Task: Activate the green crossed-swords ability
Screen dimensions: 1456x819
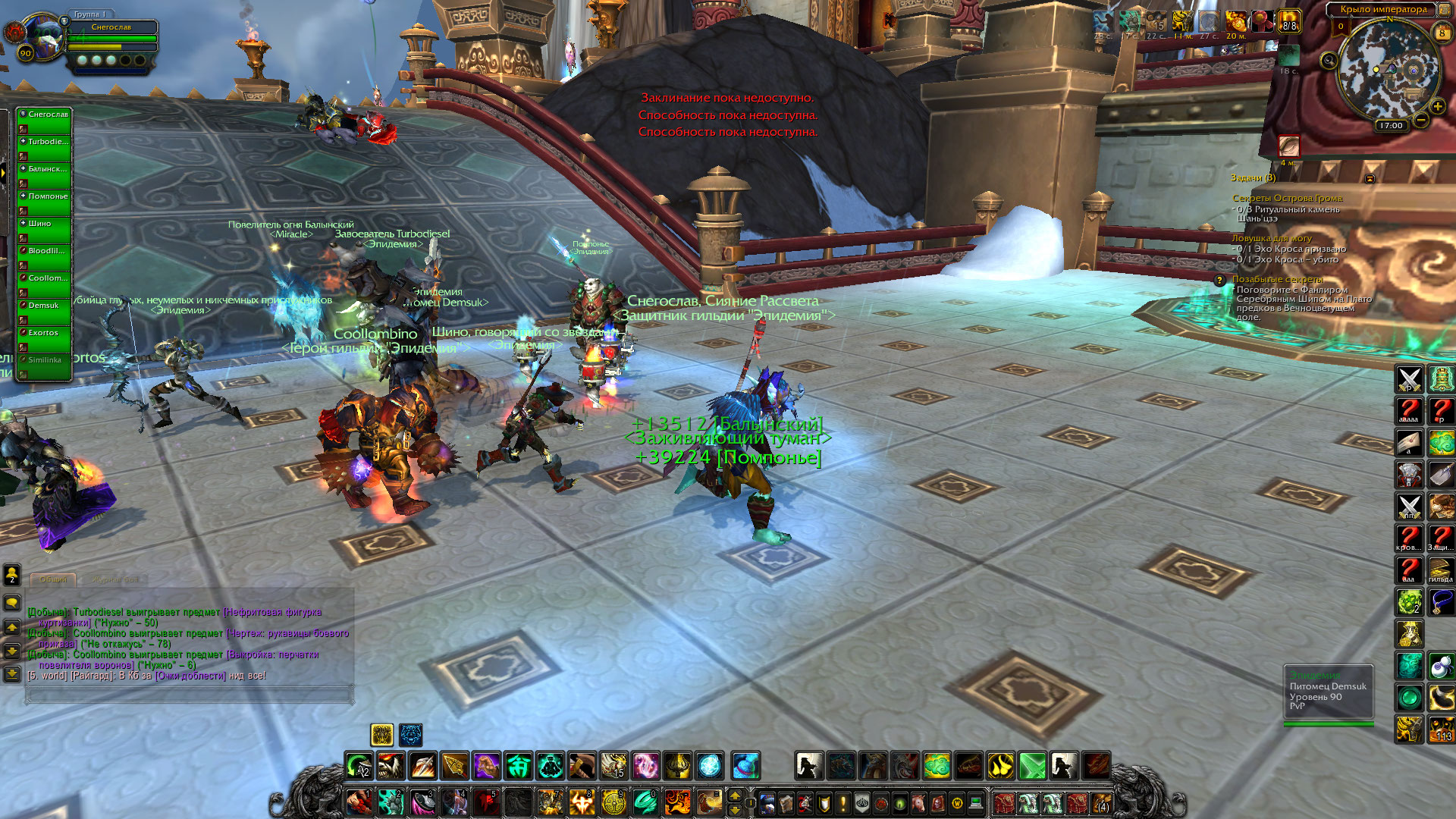Action: (1032, 766)
